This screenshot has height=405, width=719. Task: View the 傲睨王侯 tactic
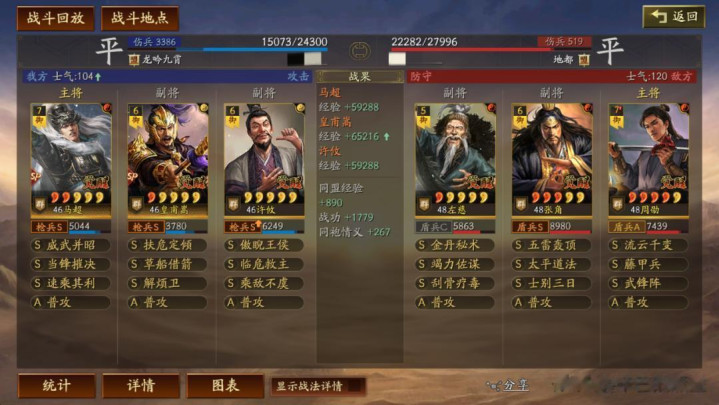tap(264, 245)
